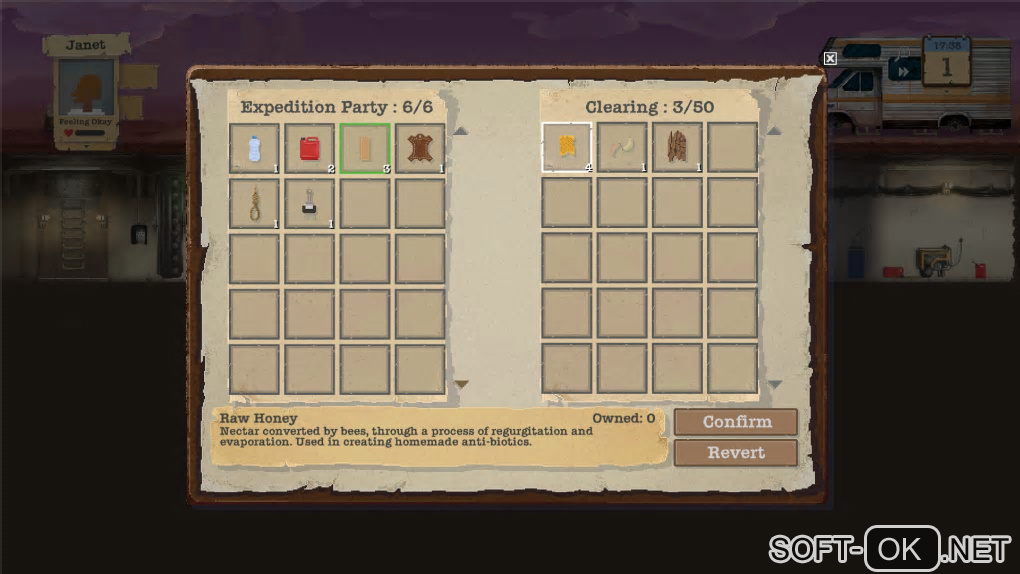Confirm the expedition item transfer
Viewport: 1020px width, 574px height.
click(735, 422)
